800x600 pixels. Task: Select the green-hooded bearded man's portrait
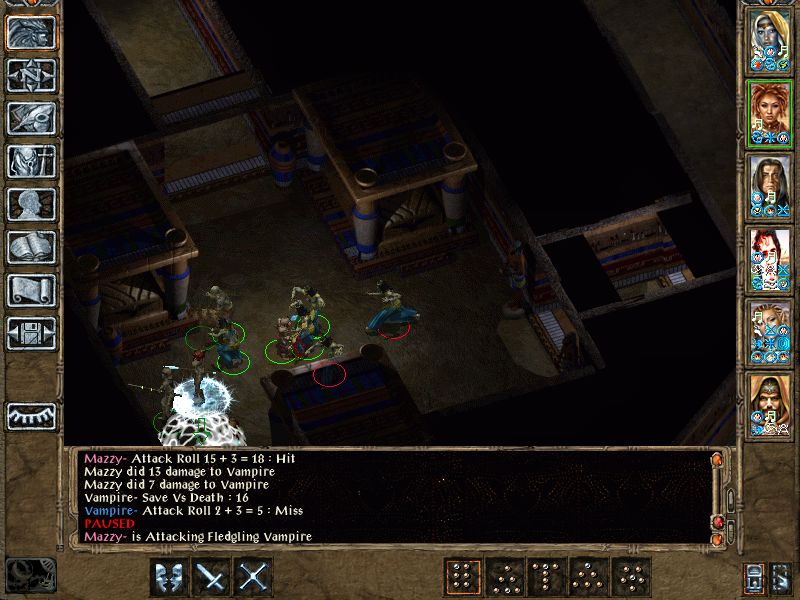(770, 403)
